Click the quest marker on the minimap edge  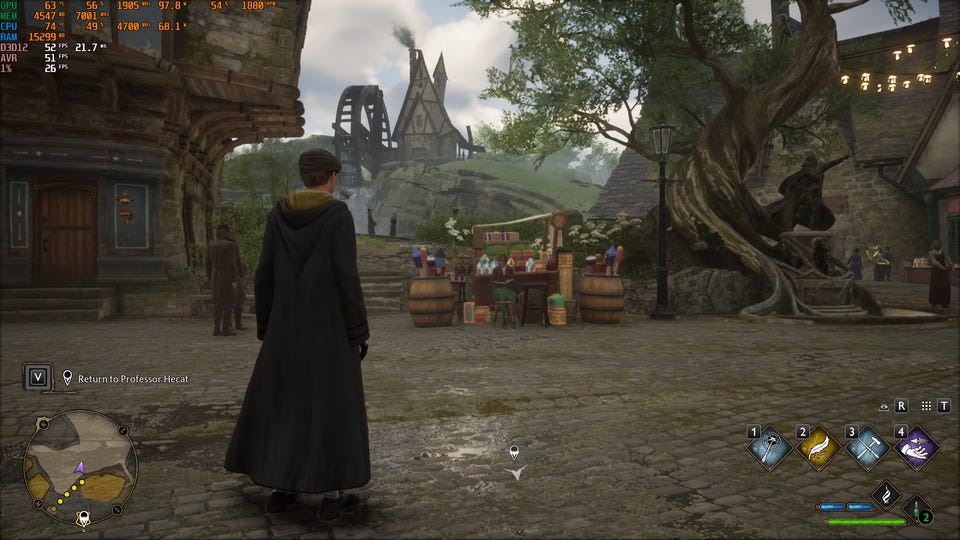[x=85, y=518]
